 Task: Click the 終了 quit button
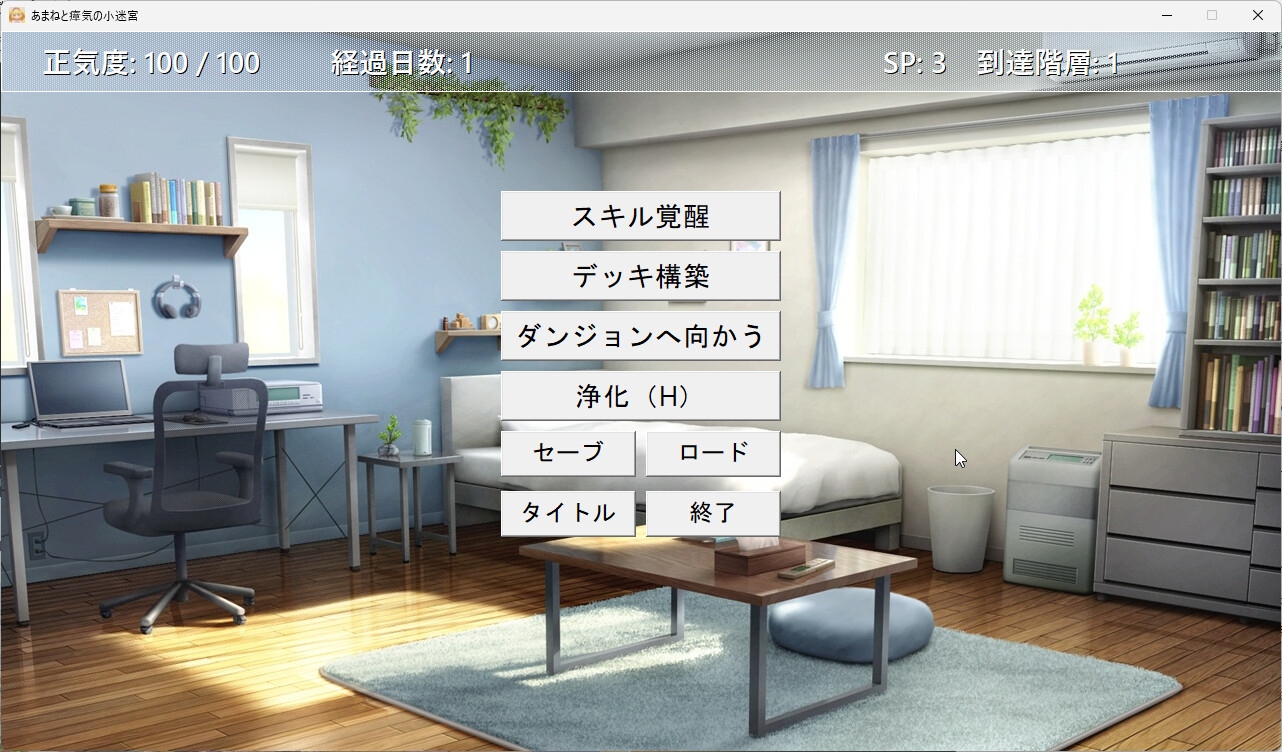point(714,512)
